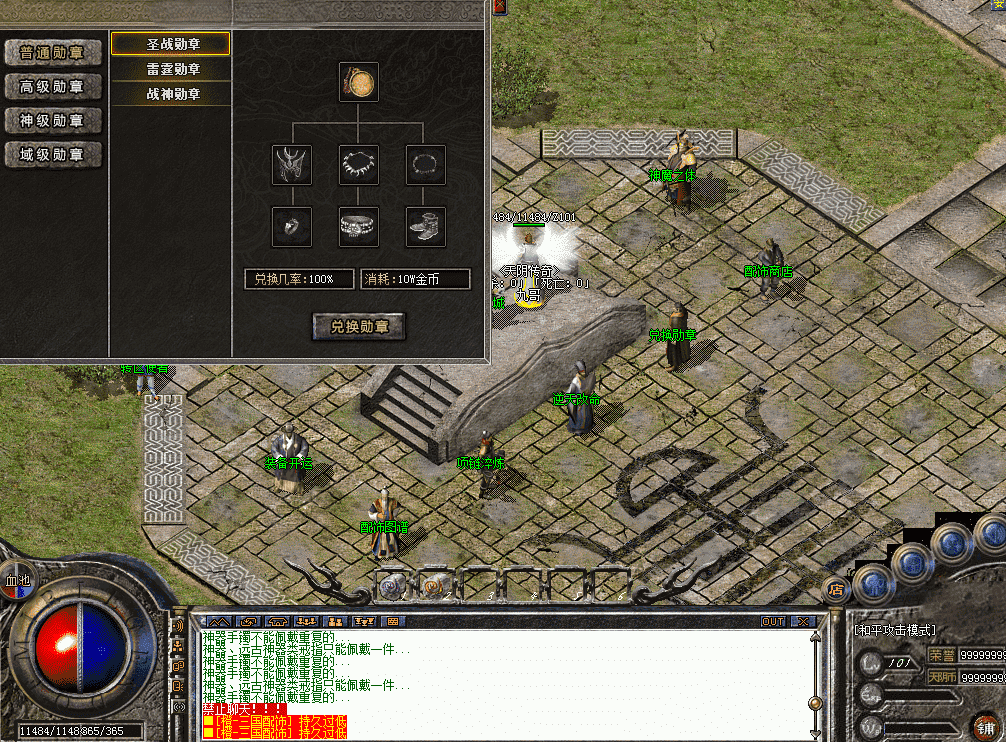Choose the 神级勋章 category
1006x742 pixels.
[x=53, y=121]
